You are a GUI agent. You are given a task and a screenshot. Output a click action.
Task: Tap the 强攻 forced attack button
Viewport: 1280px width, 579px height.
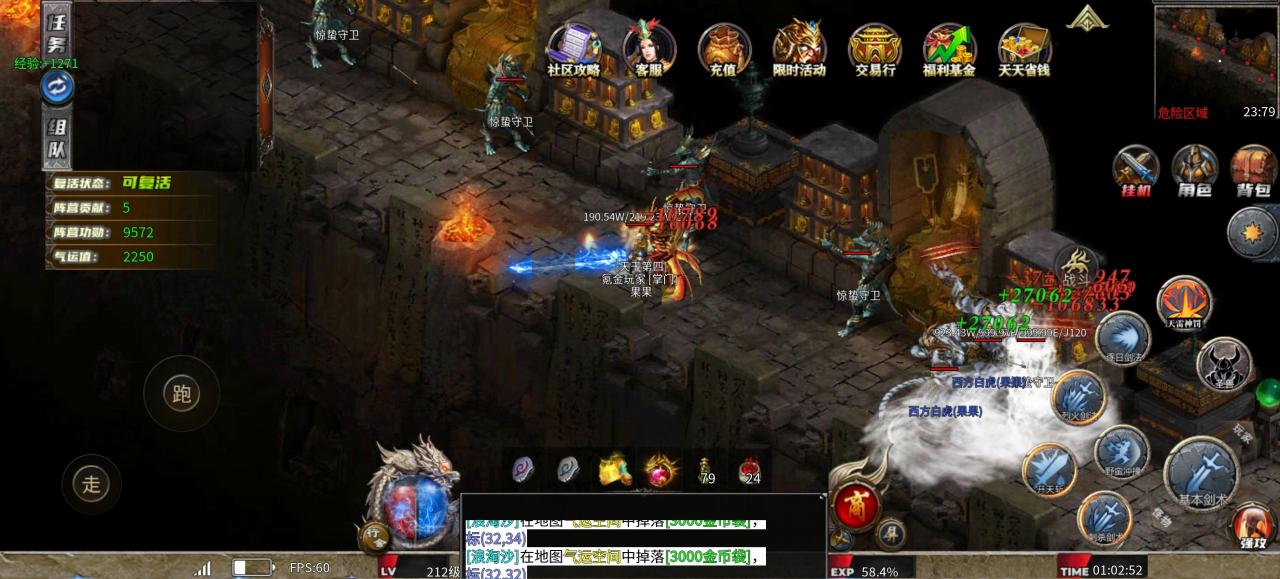click(1253, 525)
